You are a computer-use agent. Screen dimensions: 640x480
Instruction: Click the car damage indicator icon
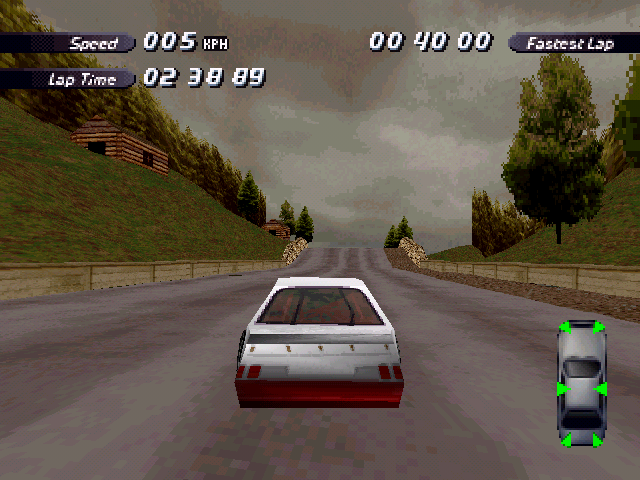[x=581, y=383]
